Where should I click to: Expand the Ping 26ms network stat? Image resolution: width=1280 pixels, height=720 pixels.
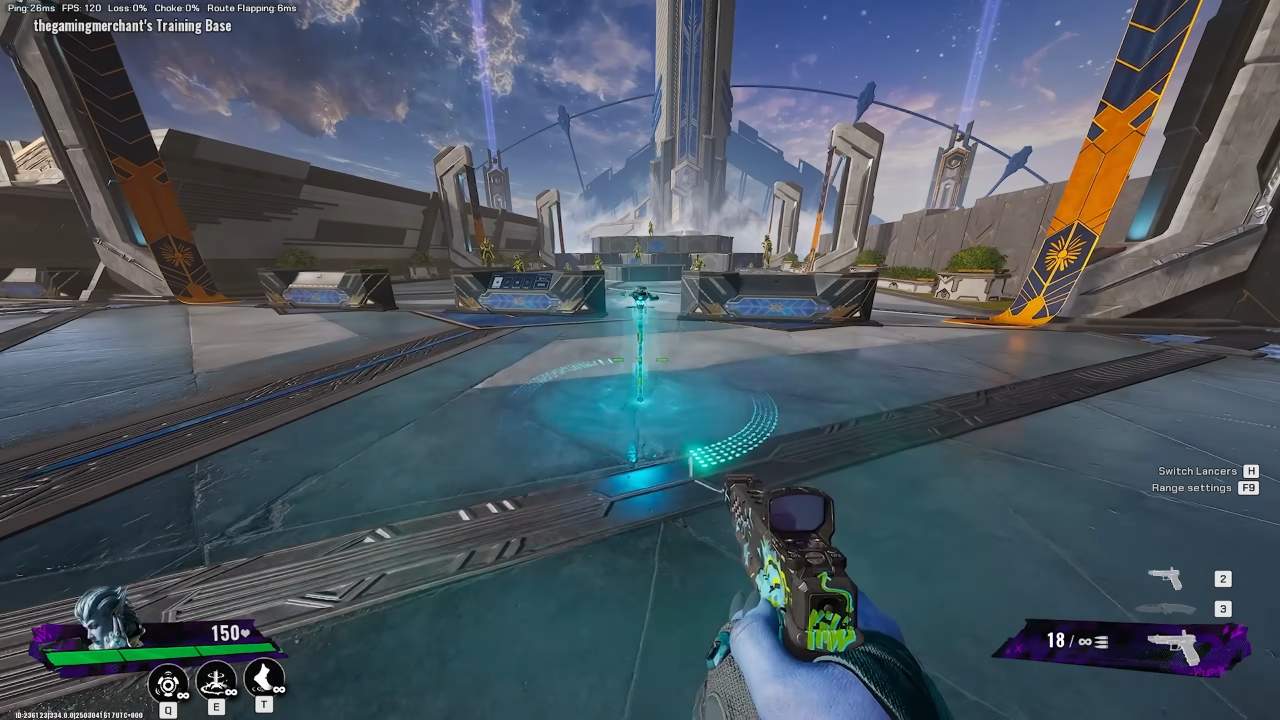pyautogui.click(x=30, y=7)
